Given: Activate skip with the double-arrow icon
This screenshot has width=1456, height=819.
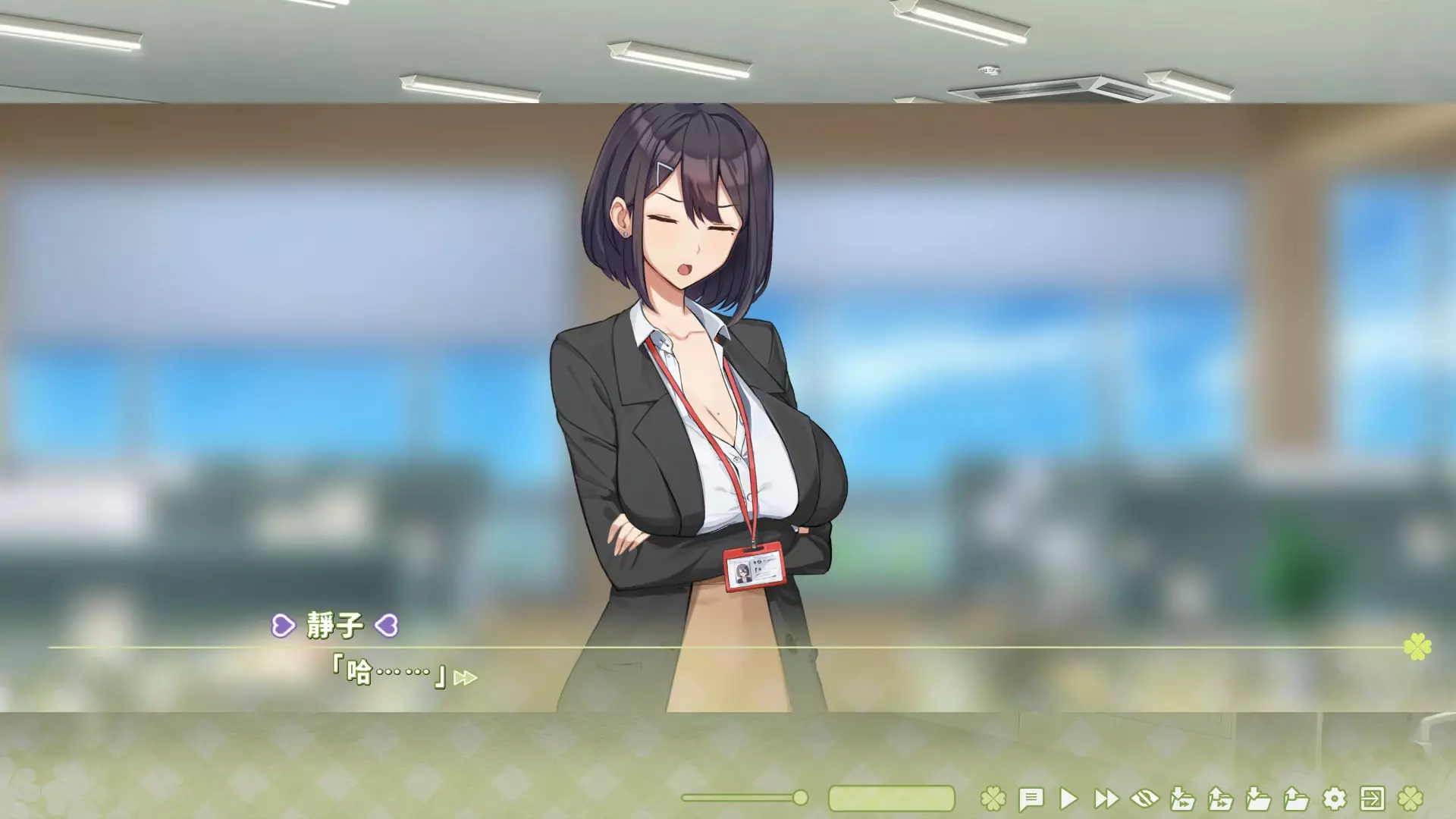Looking at the screenshot, I should click(x=1106, y=799).
